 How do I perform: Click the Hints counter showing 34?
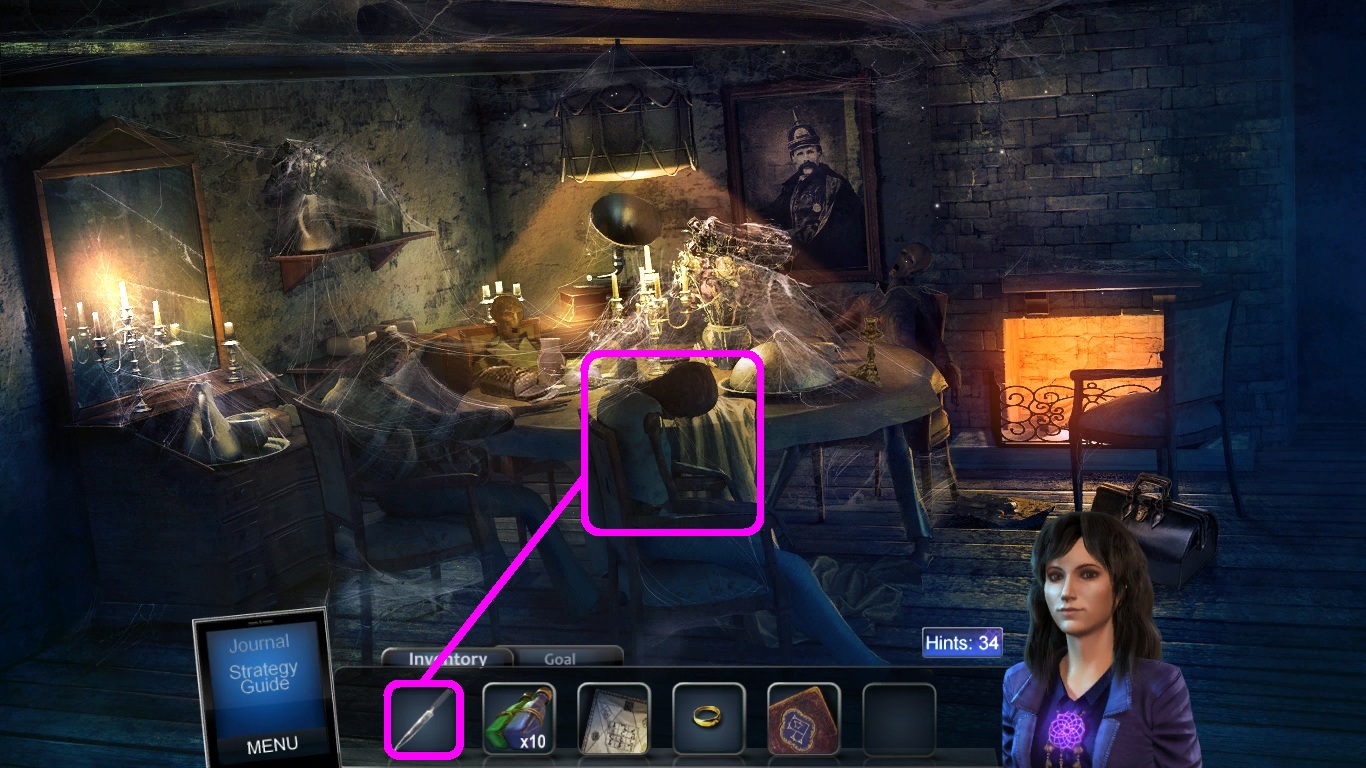pyautogui.click(x=961, y=643)
